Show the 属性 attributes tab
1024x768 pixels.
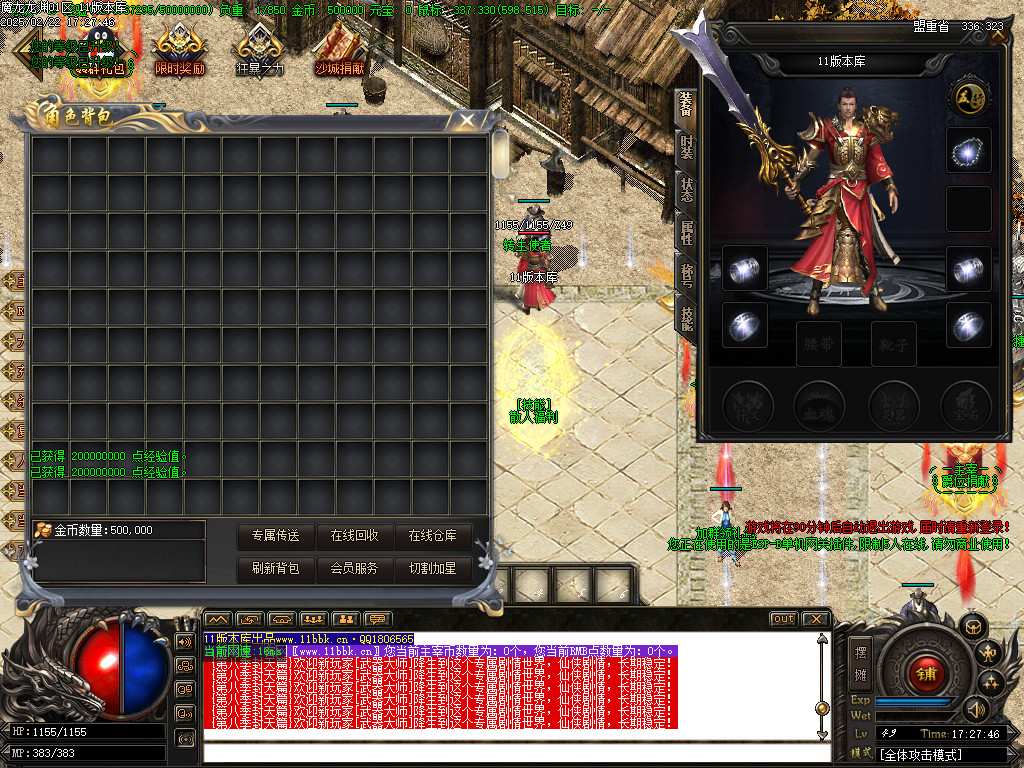pos(686,233)
